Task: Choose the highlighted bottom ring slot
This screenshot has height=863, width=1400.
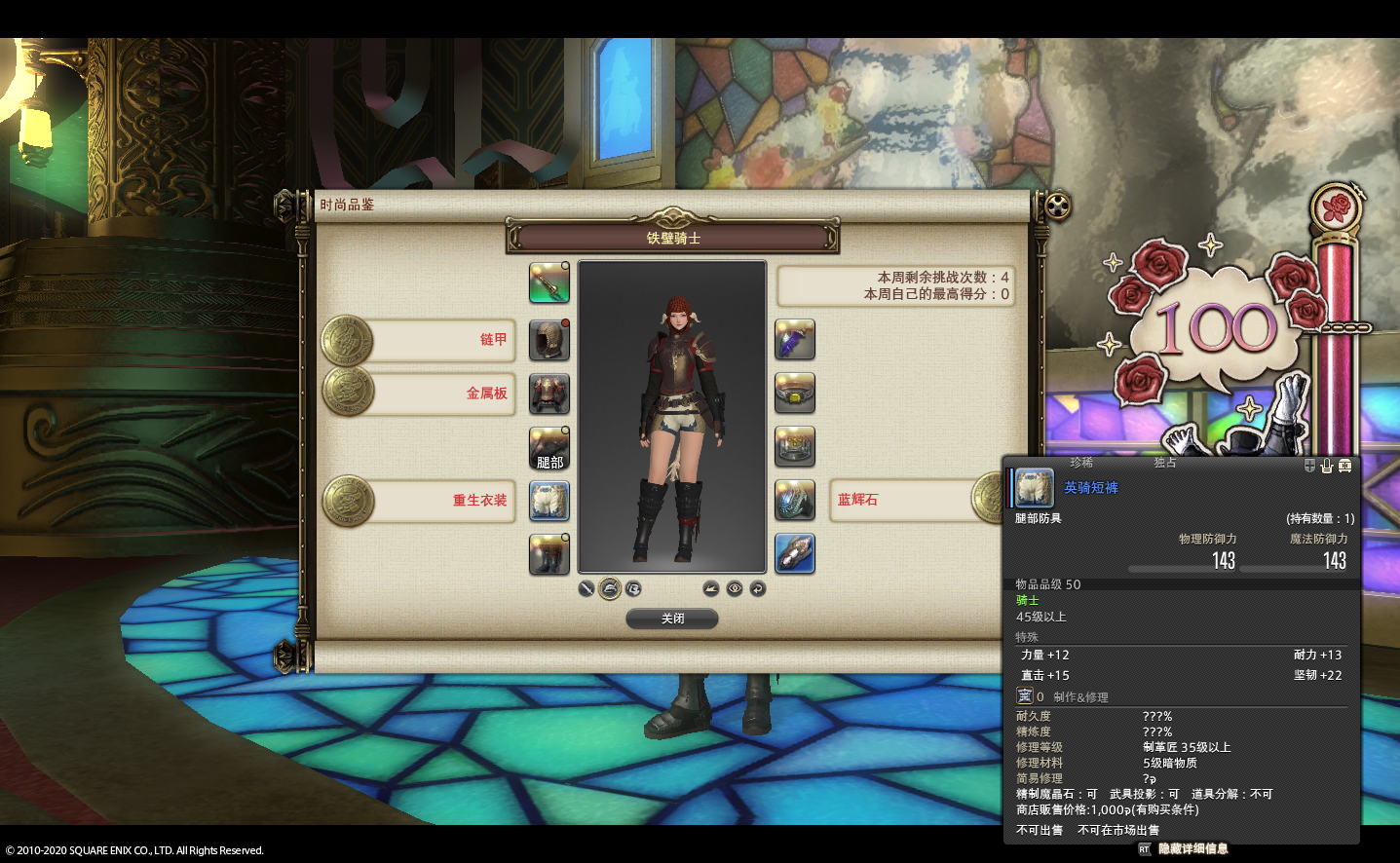Action: pos(795,554)
